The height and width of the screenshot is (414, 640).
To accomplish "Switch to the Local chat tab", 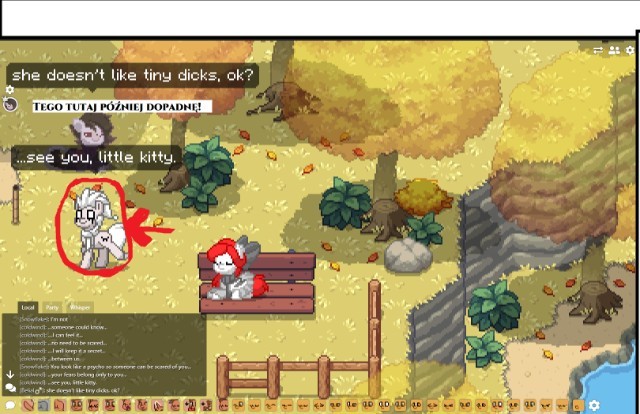I will [28, 307].
